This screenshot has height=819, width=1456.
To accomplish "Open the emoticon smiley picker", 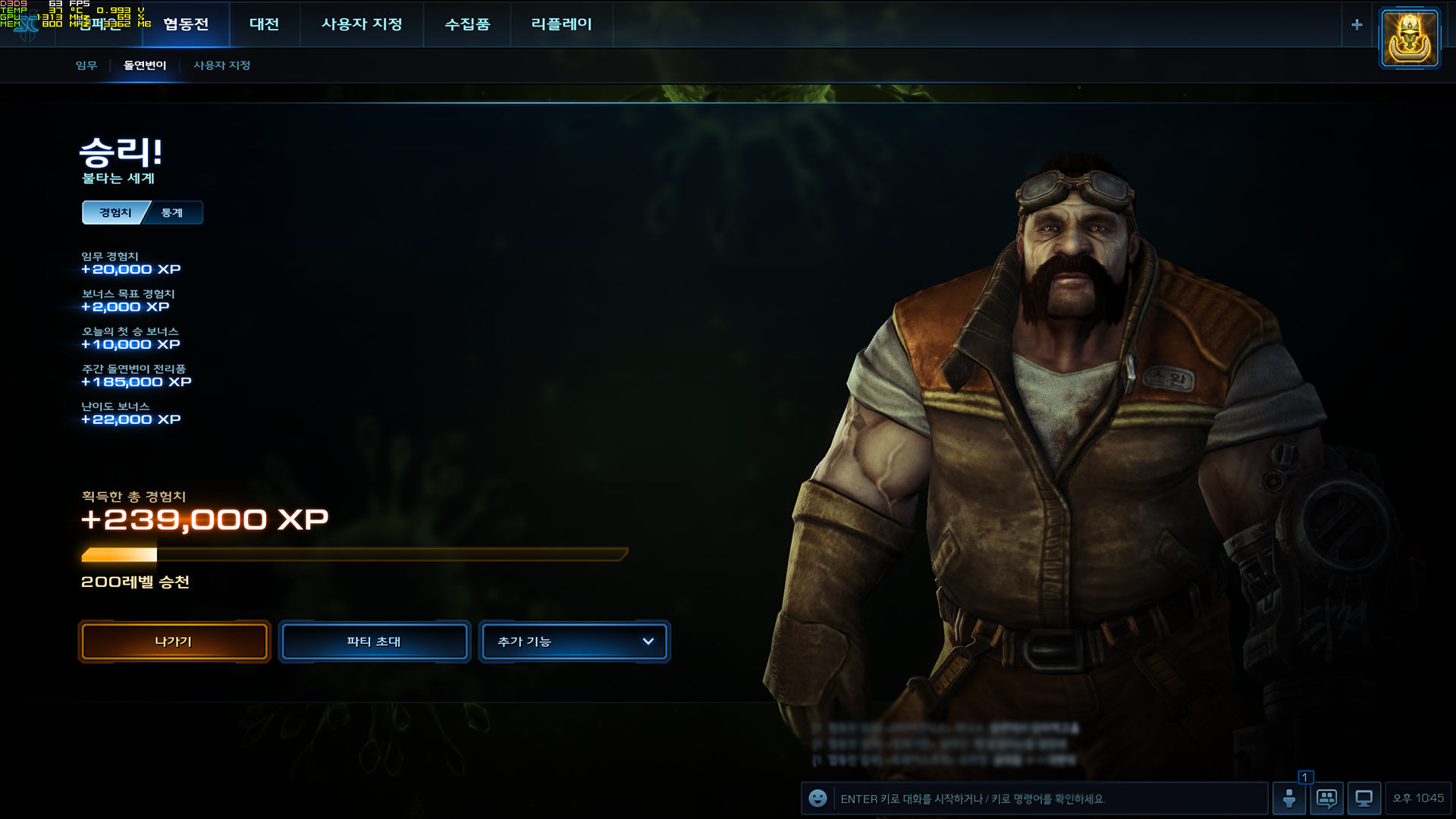I will [x=817, y=799].
